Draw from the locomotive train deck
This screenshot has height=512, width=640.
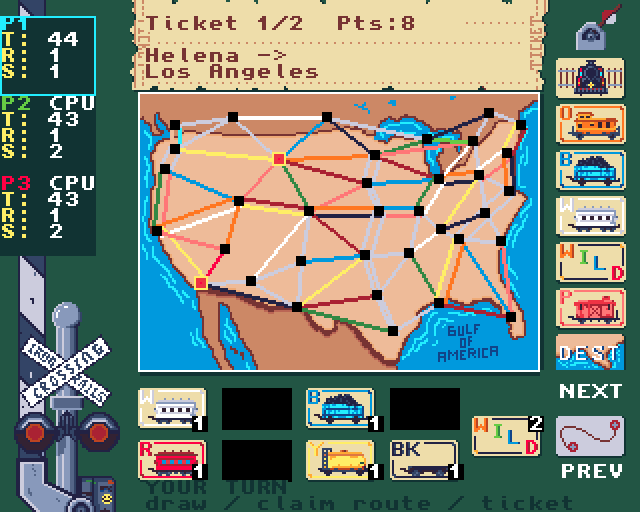[590, 78]
